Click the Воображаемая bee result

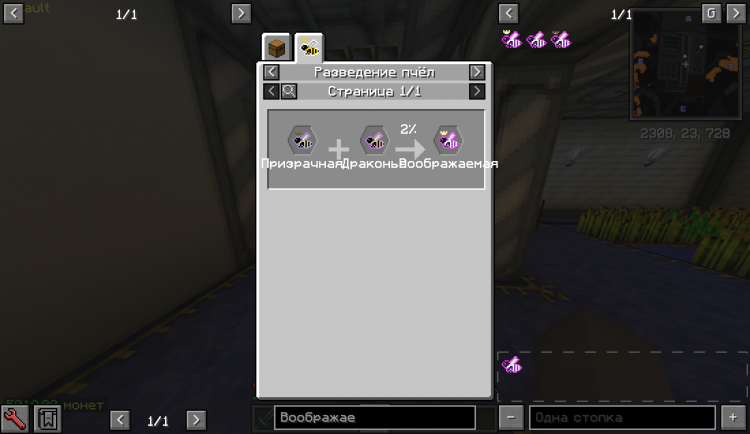[447, 140]
